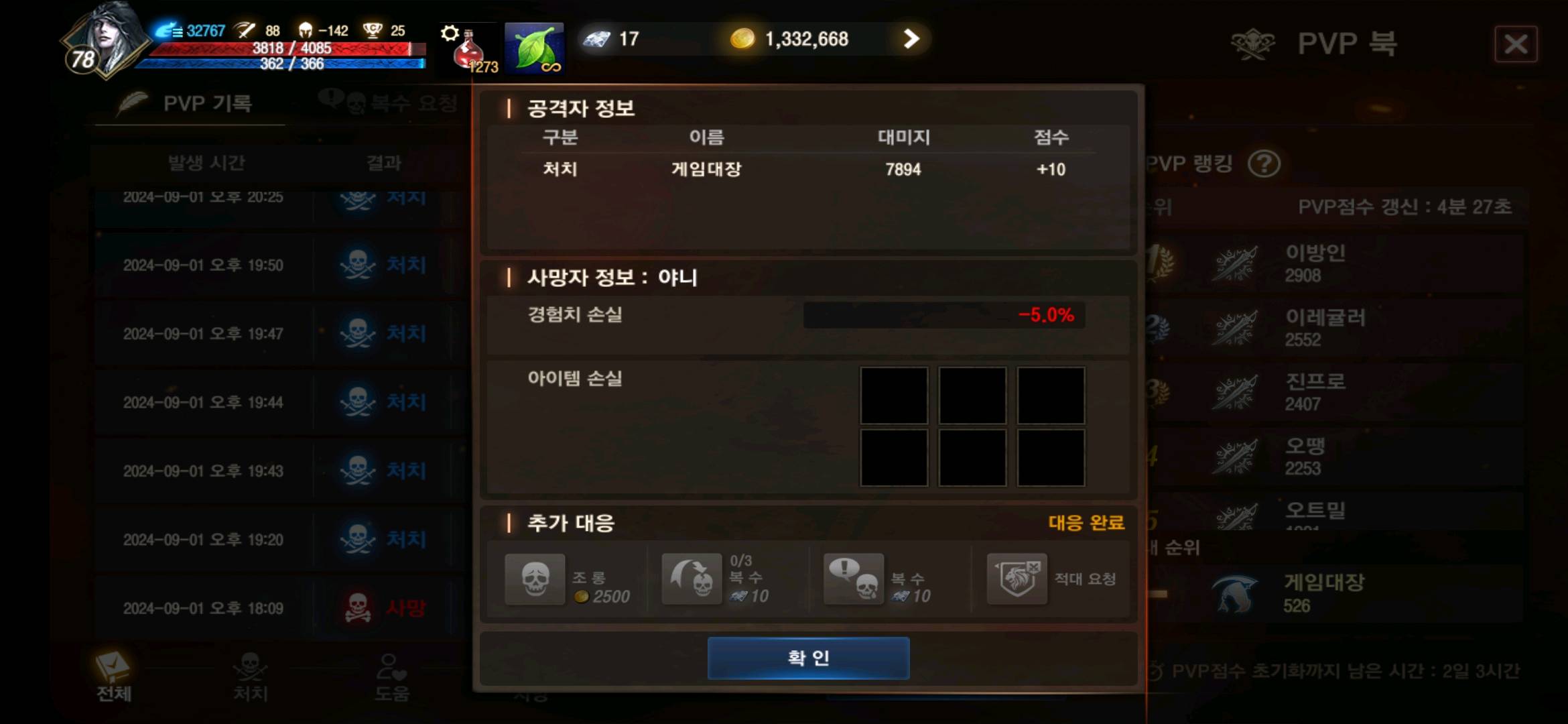Select the first empty item loss slot
The width and height of the screenshot is (1568, 724).
pyautogui.click(x=895, y=396)
